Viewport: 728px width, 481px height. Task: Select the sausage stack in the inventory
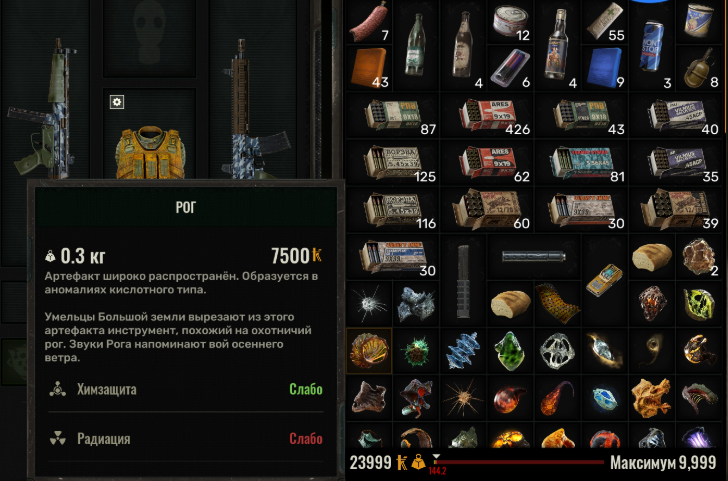coord(369,24)
